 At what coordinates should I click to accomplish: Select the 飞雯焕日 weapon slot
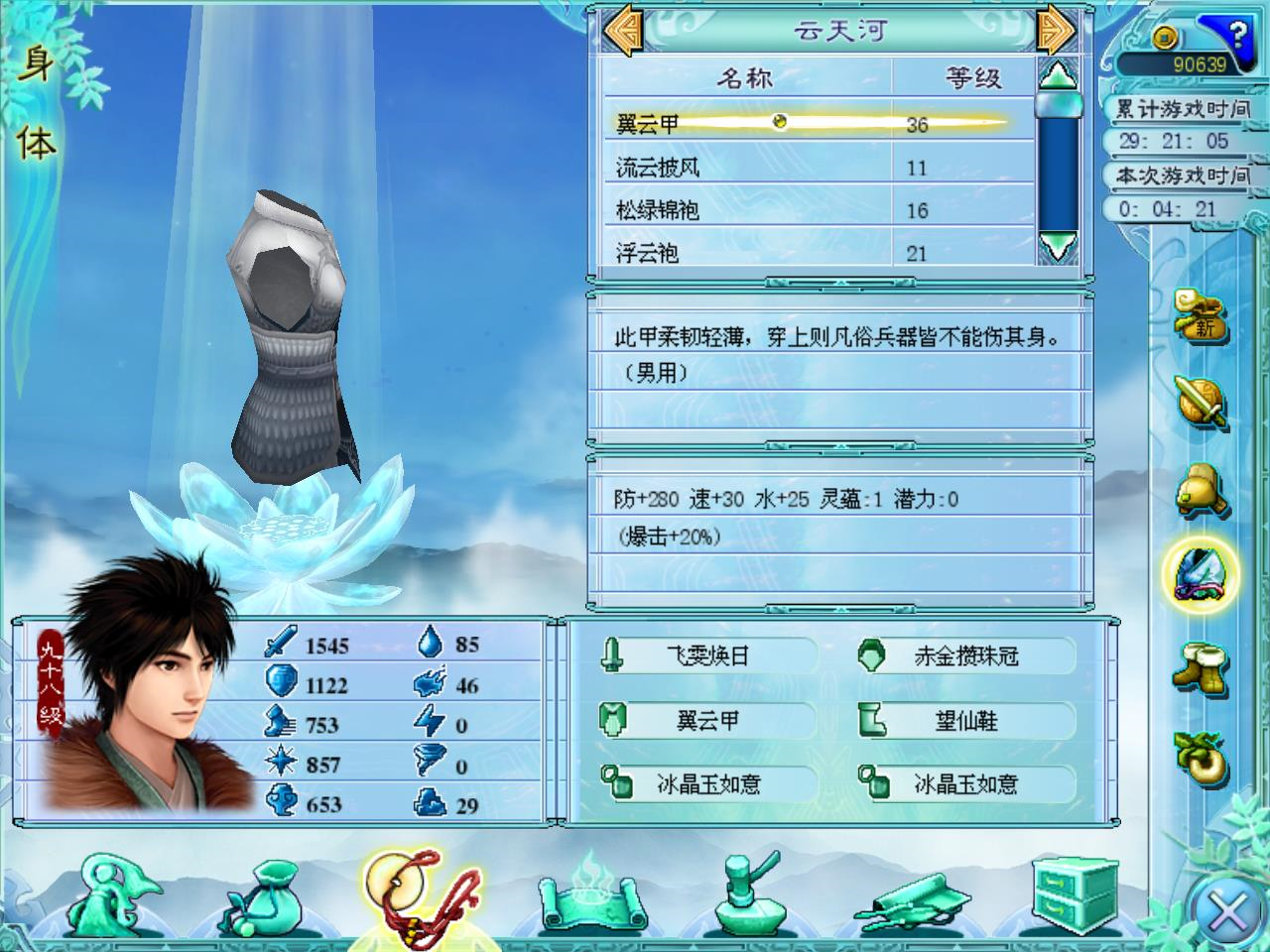tap(707, 655)
